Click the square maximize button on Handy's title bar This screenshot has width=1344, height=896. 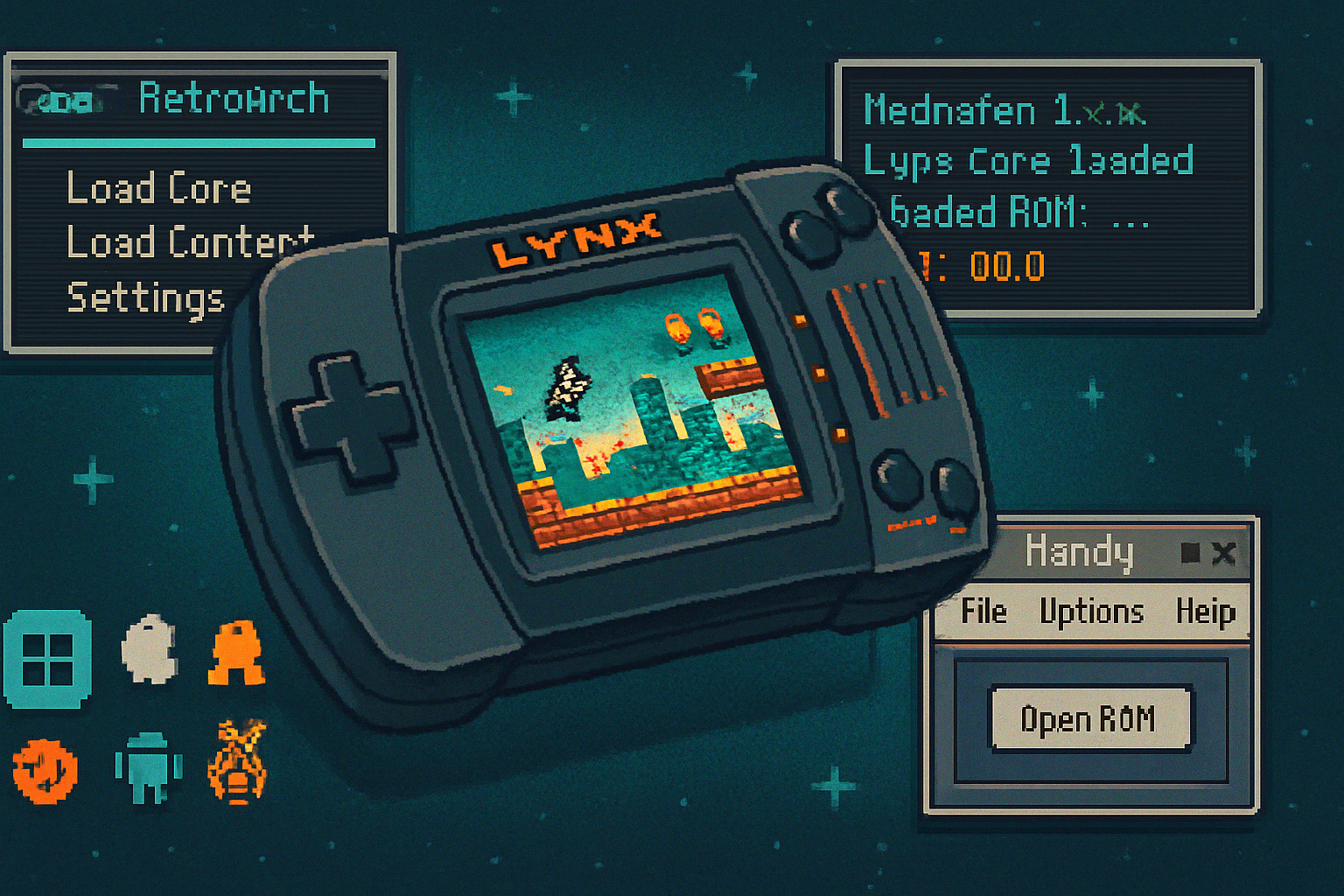coord(1190,553)
